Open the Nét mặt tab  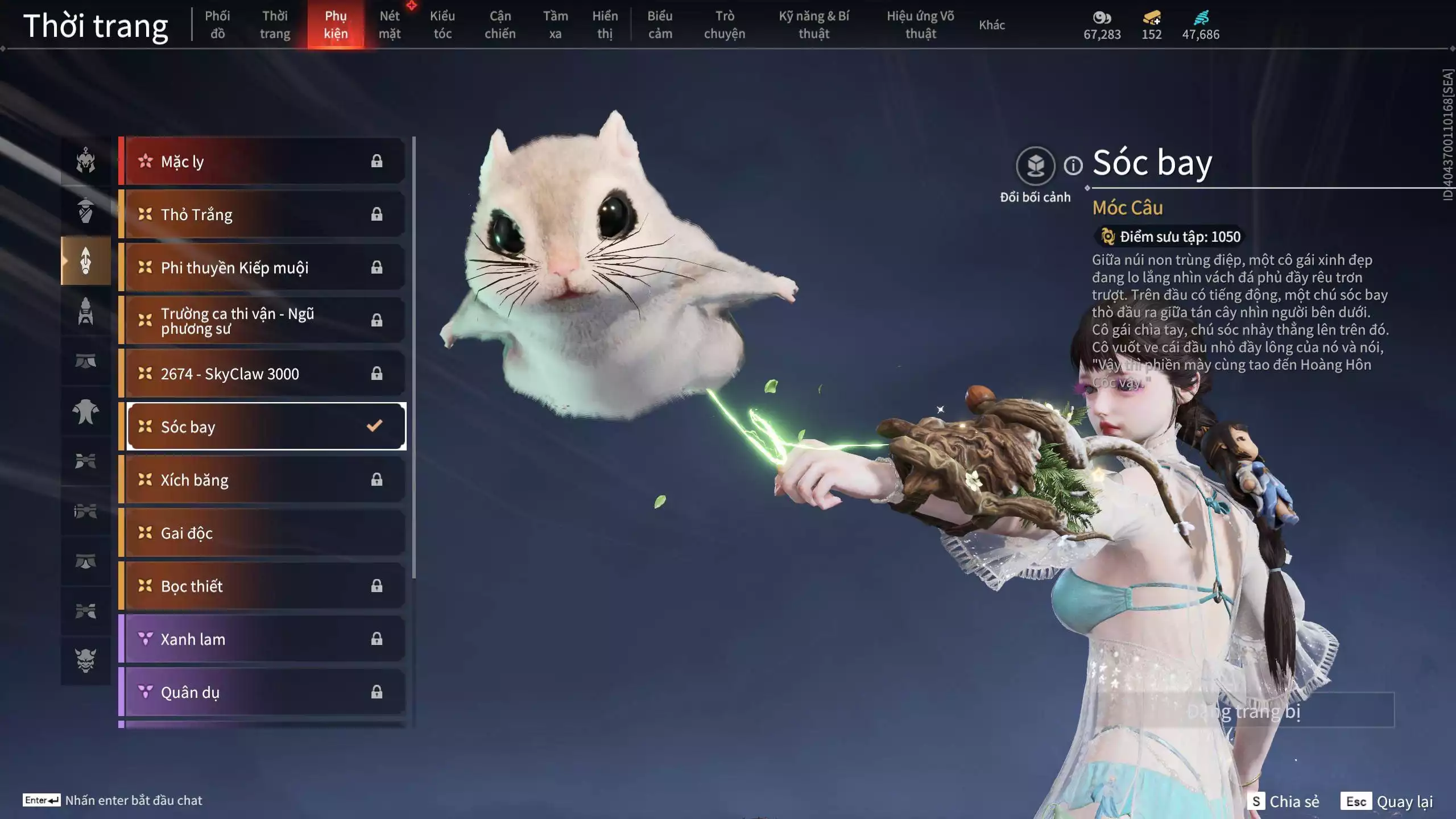tap(390, 24)
